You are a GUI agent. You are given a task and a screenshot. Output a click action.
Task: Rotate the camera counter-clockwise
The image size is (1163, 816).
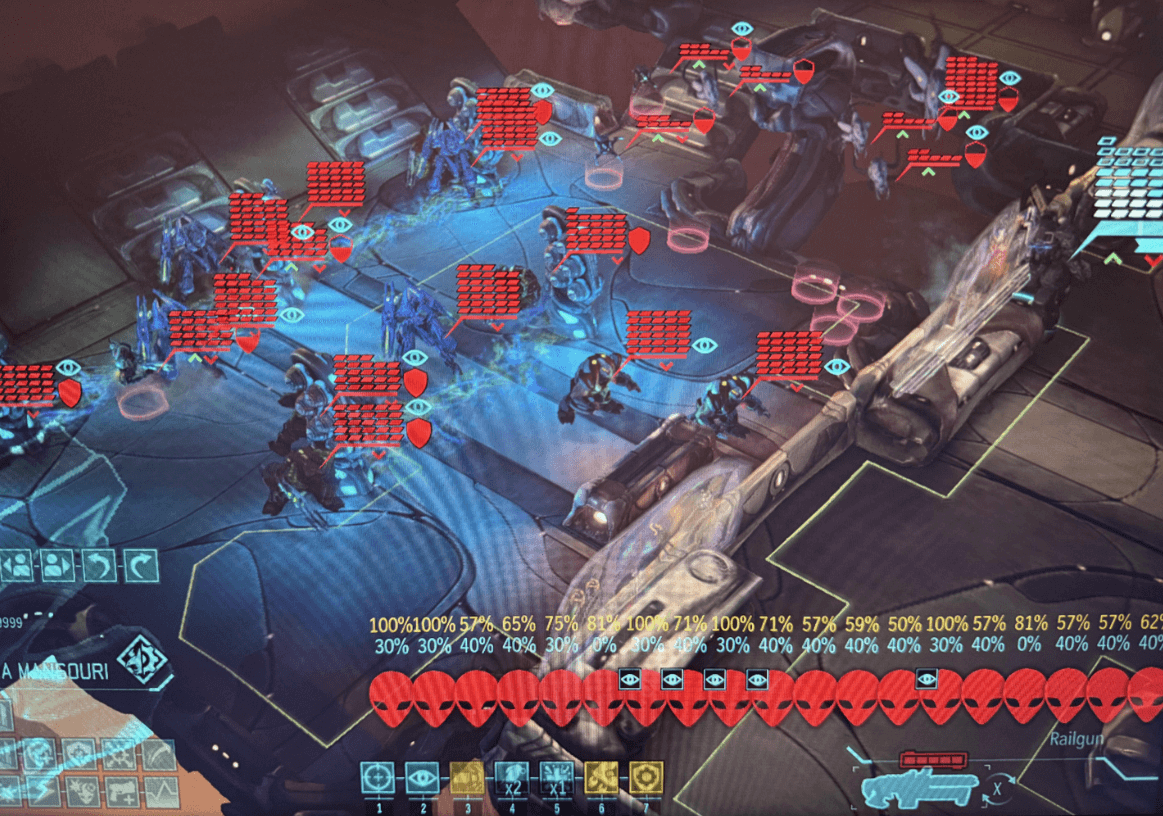click(x=99, y=567)
